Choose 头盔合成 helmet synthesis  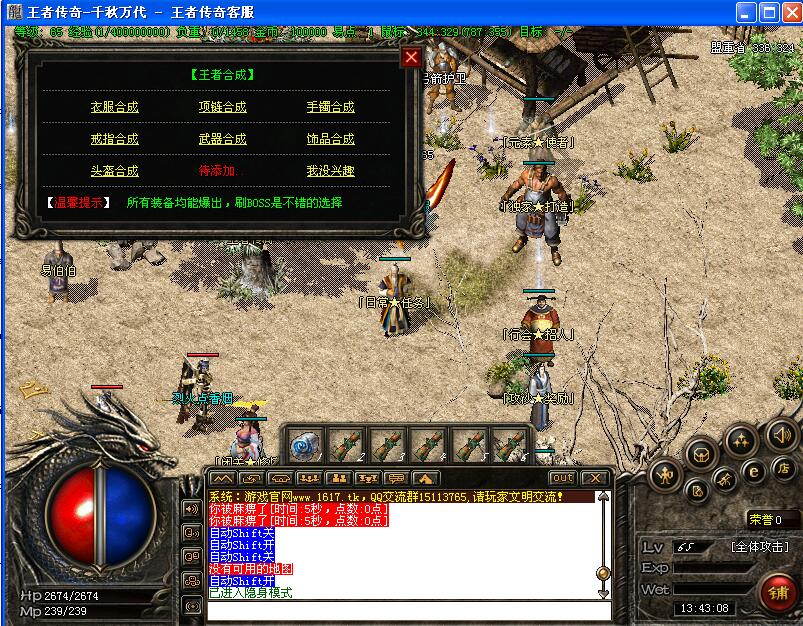click(115, 171)
